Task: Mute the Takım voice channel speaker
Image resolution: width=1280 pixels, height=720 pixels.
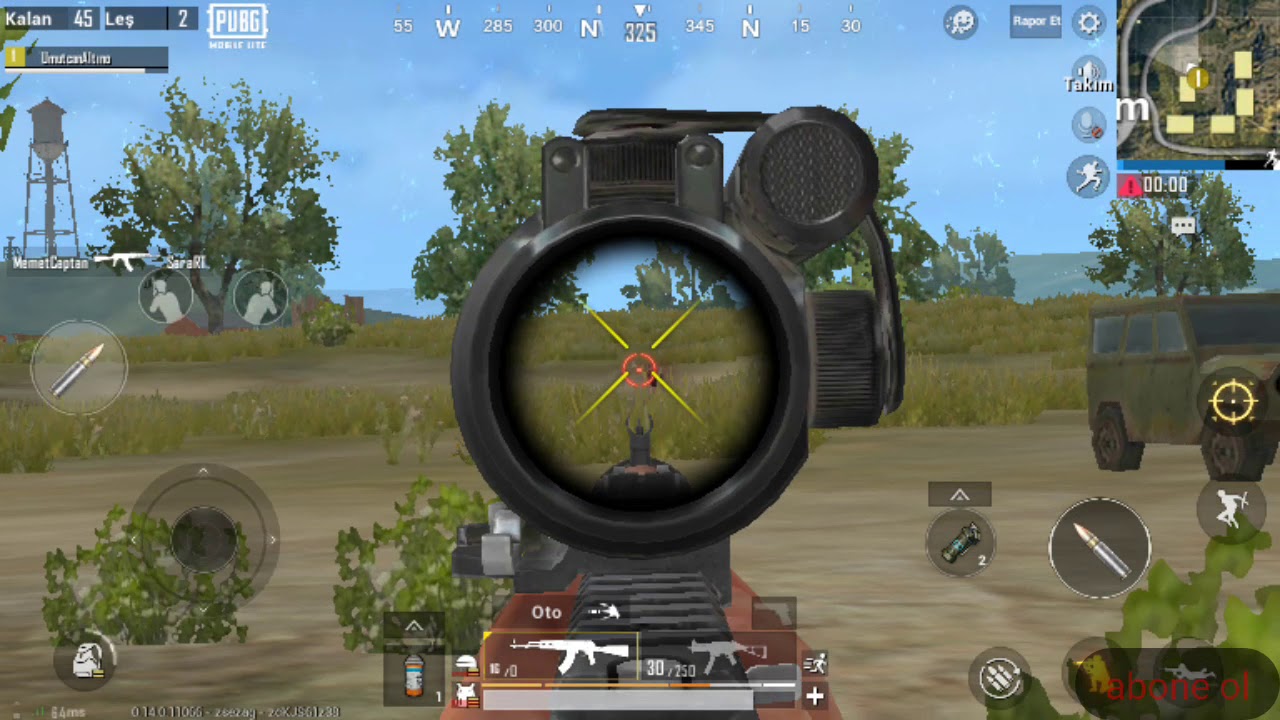Action: pyautogui.click(x=1088, y=70)
